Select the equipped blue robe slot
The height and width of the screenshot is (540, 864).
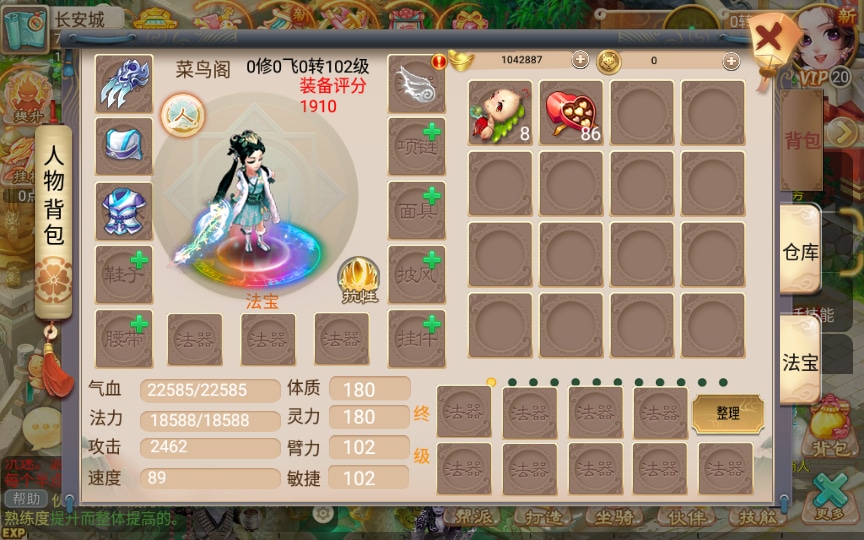click(124, 211)
